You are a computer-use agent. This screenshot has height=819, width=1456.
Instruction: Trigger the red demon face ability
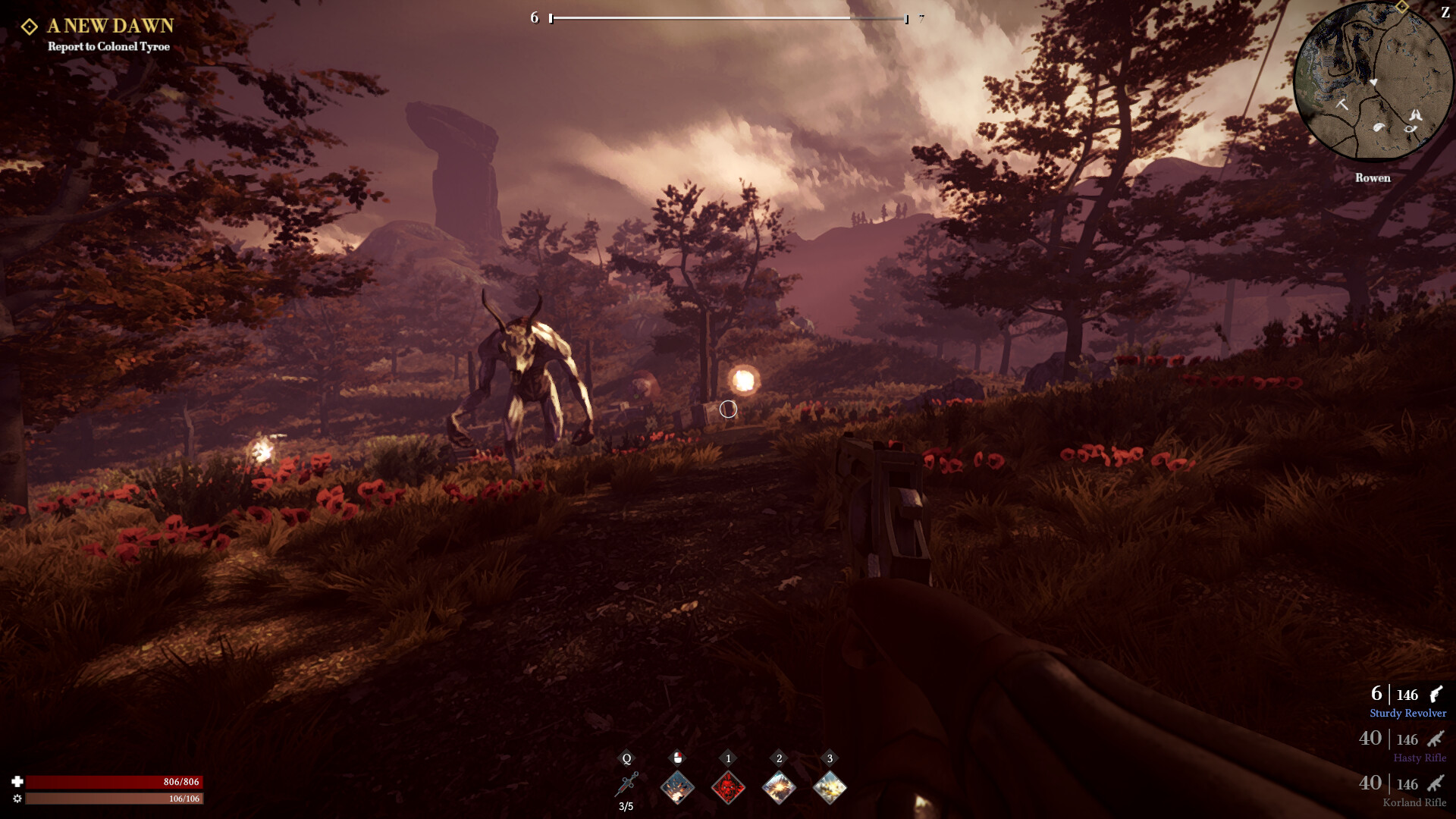coord(728,787)
